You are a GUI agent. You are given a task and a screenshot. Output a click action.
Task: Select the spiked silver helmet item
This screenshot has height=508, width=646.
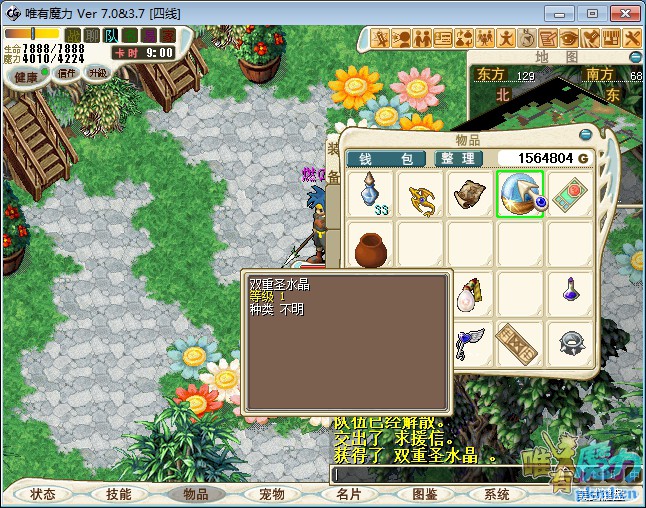571,343
